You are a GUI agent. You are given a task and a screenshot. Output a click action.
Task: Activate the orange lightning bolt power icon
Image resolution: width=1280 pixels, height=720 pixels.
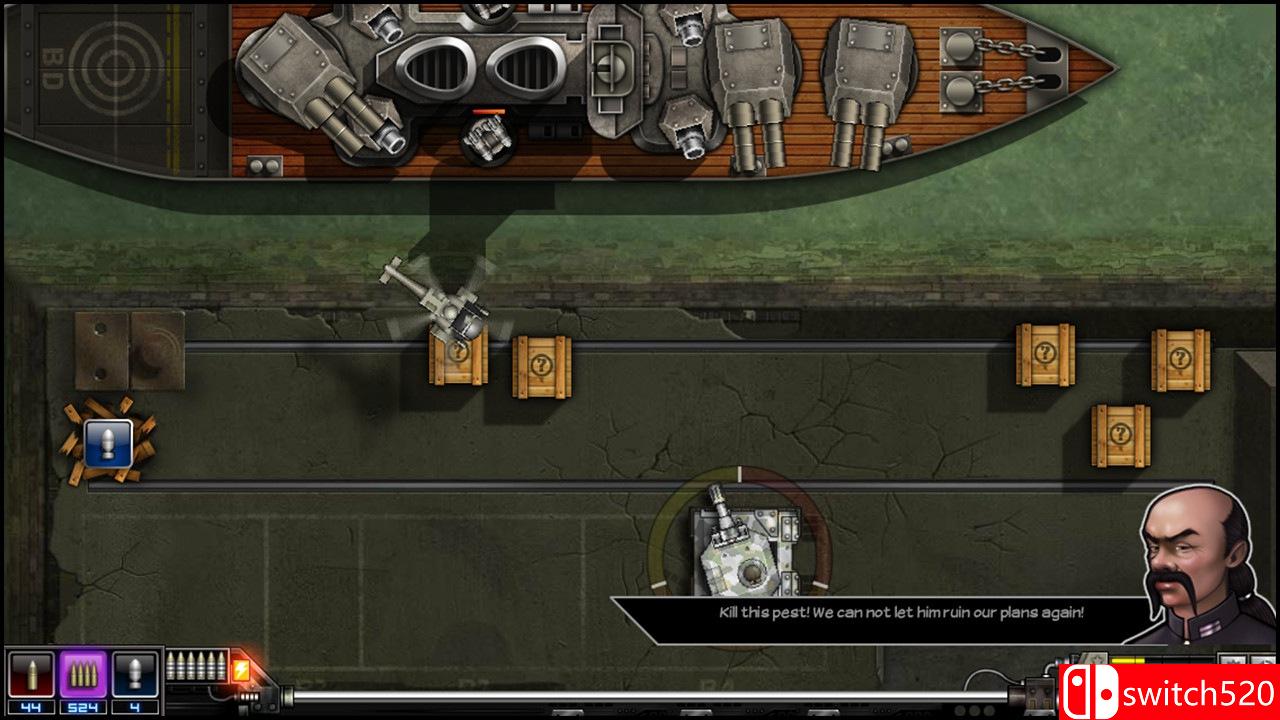[x=241, y=669]
